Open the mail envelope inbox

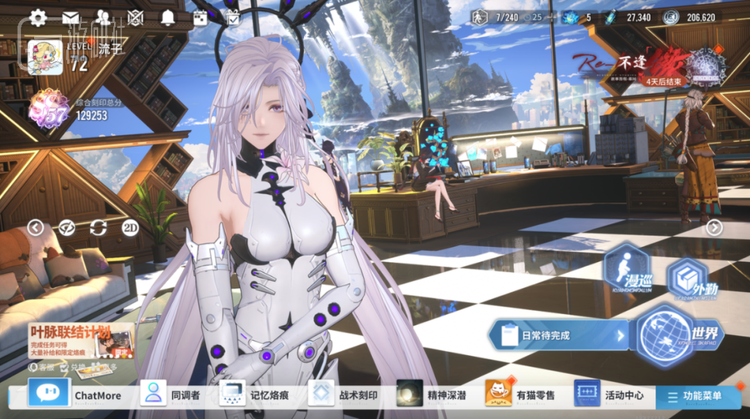(x=70, y=17)
